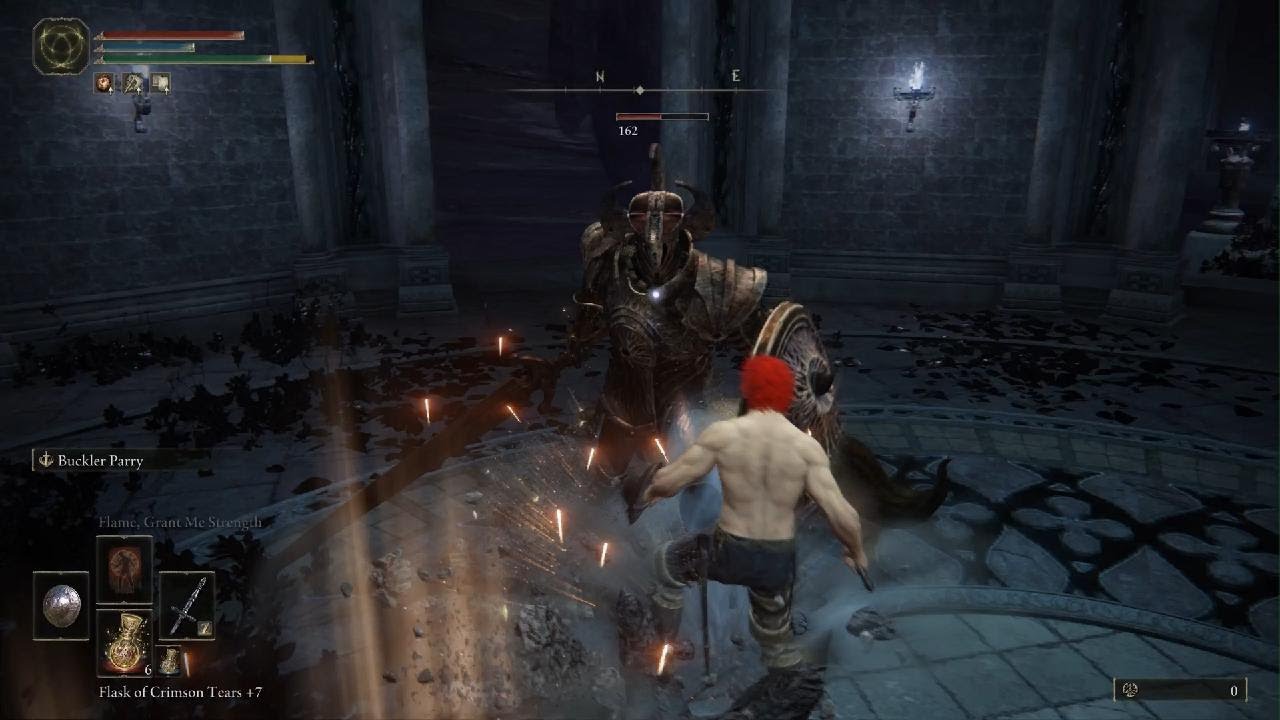Use the Flask of Crimson Tears slot

coord(124,641)
